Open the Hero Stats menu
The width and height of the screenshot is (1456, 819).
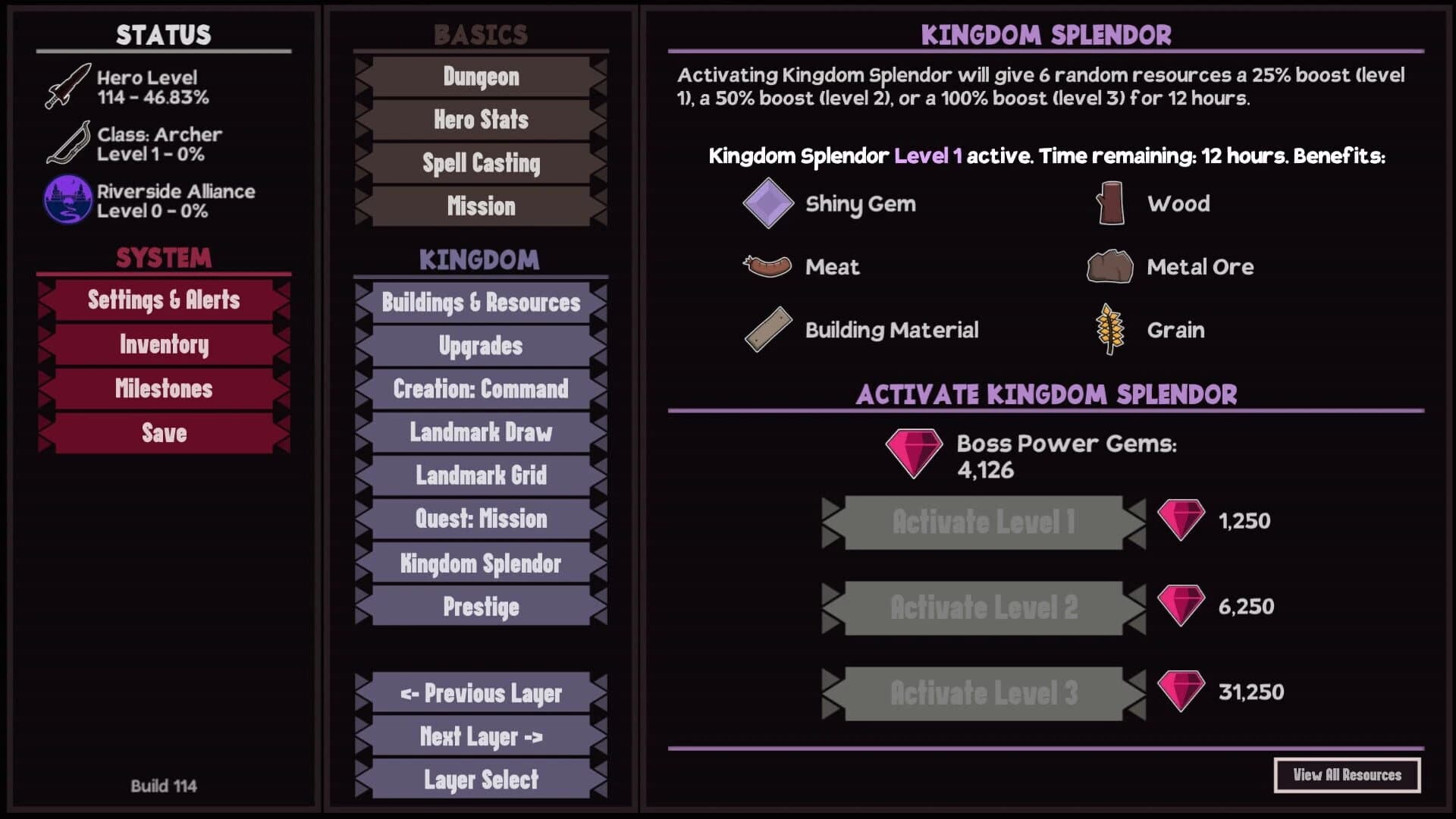point(479,120)
